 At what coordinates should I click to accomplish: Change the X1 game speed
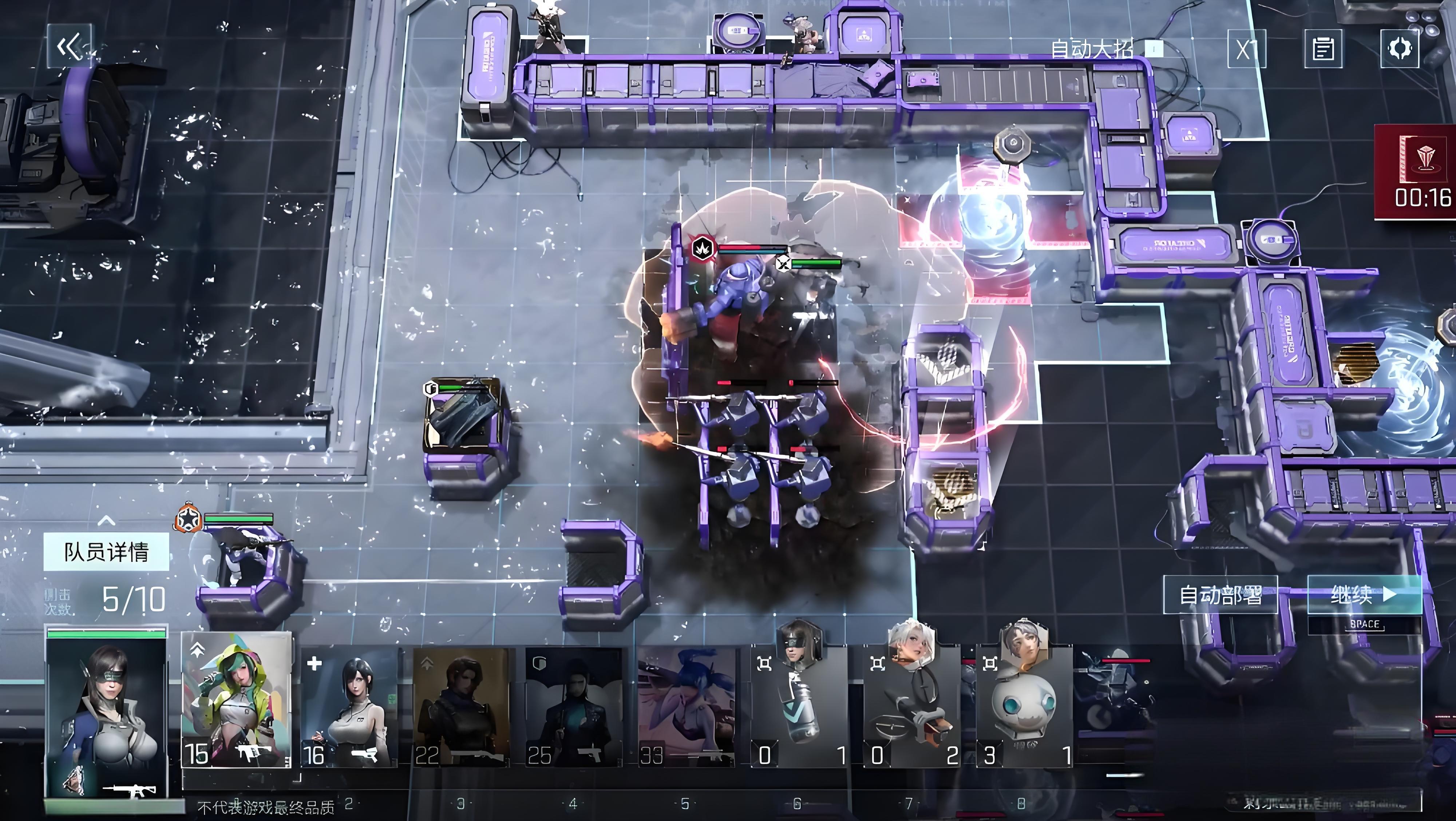[x=1246, y=49]
